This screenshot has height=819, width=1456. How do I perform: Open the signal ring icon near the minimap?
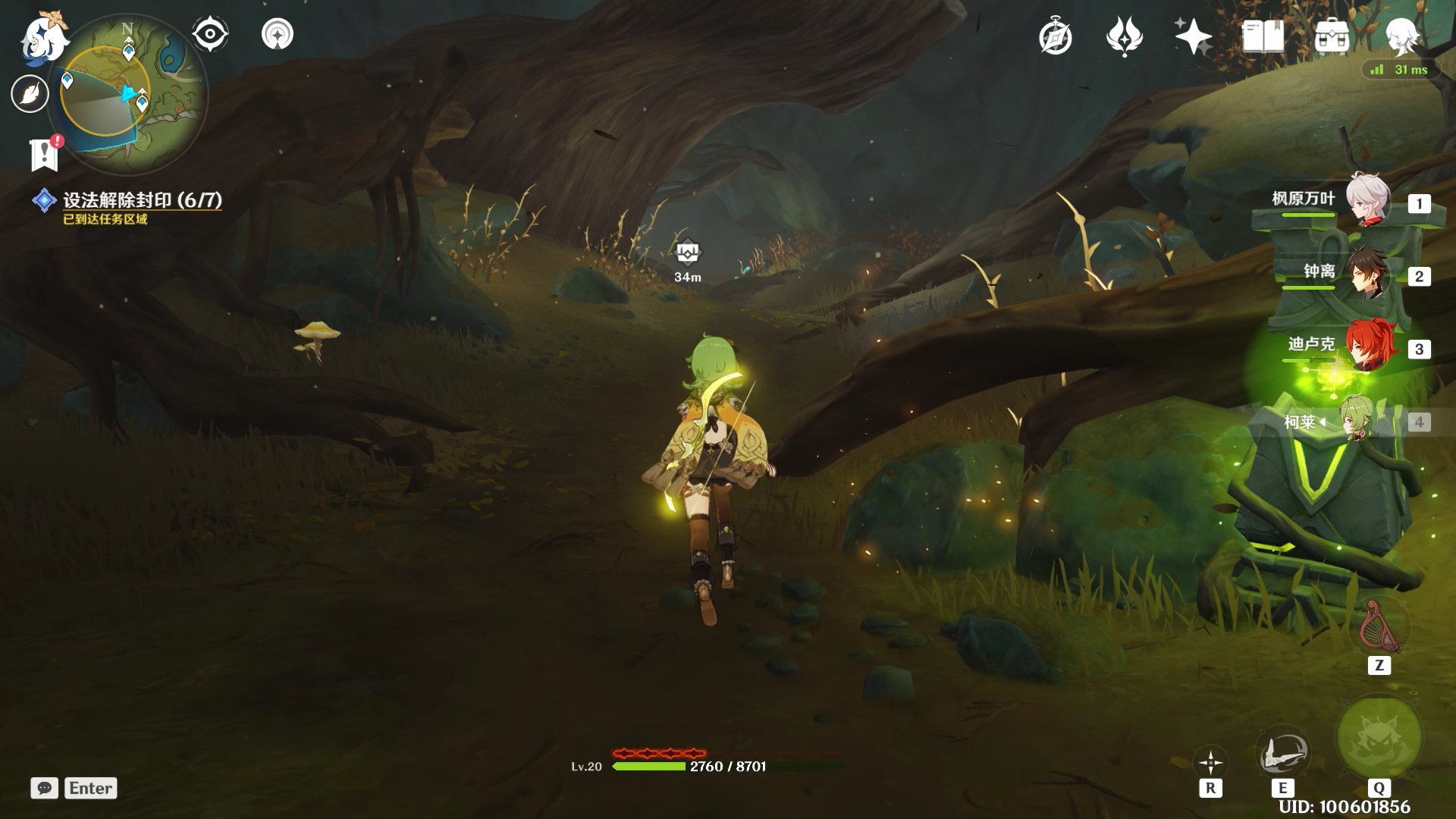tap(278, 35)
